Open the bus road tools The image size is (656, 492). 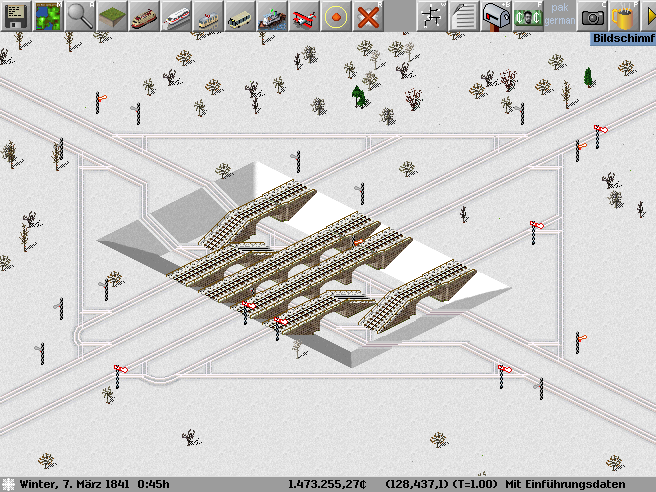[240, 16]
